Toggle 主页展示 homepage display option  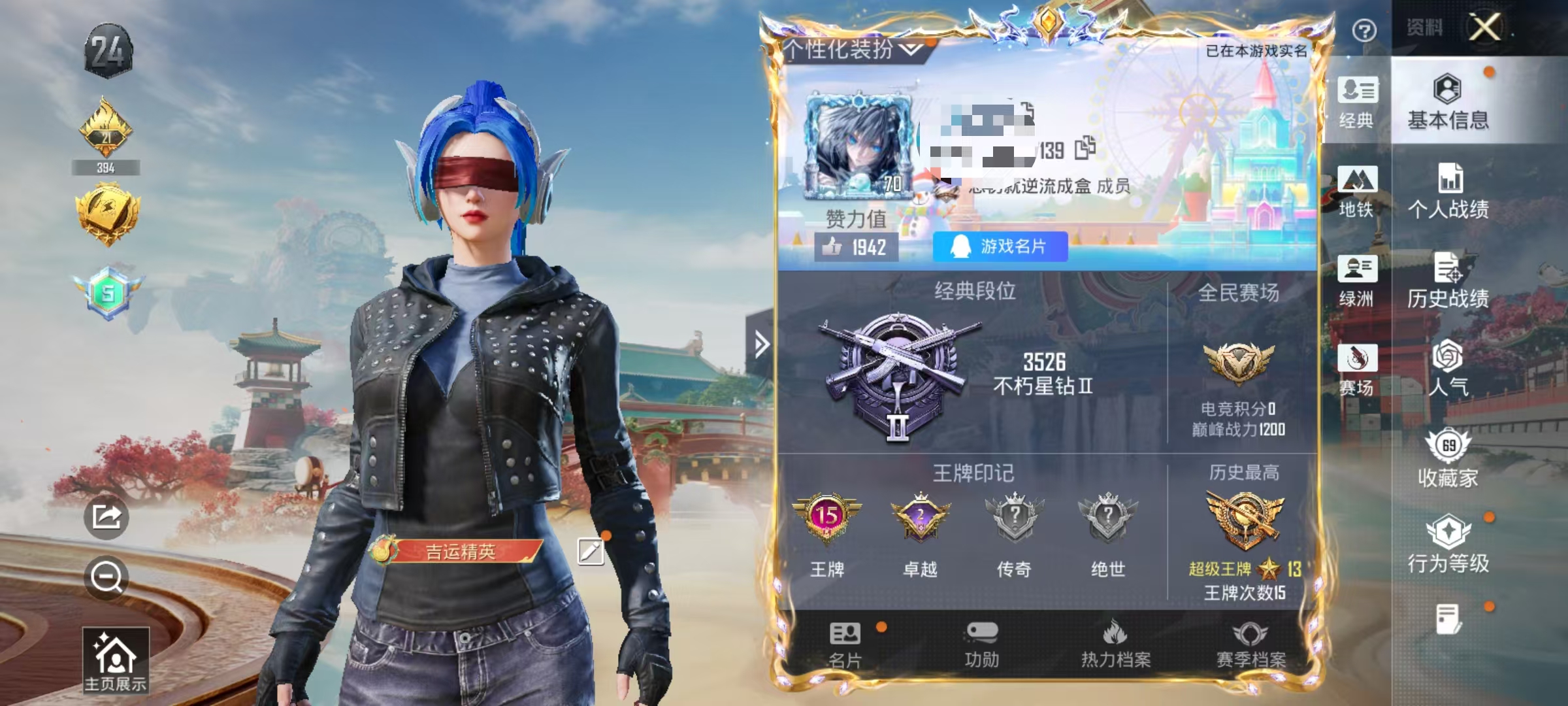click(114, 660)
